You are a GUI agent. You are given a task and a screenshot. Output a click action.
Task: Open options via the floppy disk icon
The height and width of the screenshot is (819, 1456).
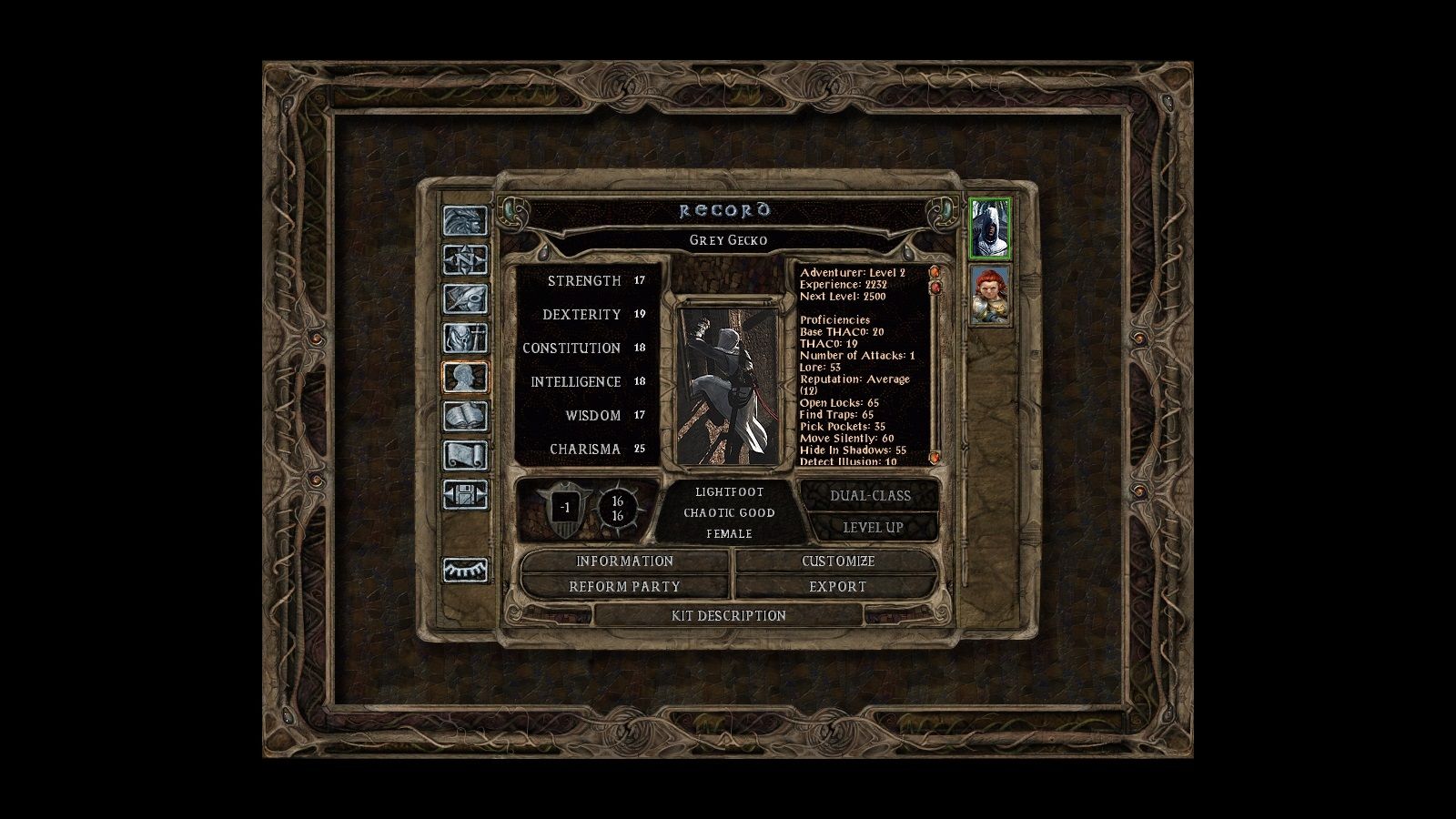(x=465, y=495)
